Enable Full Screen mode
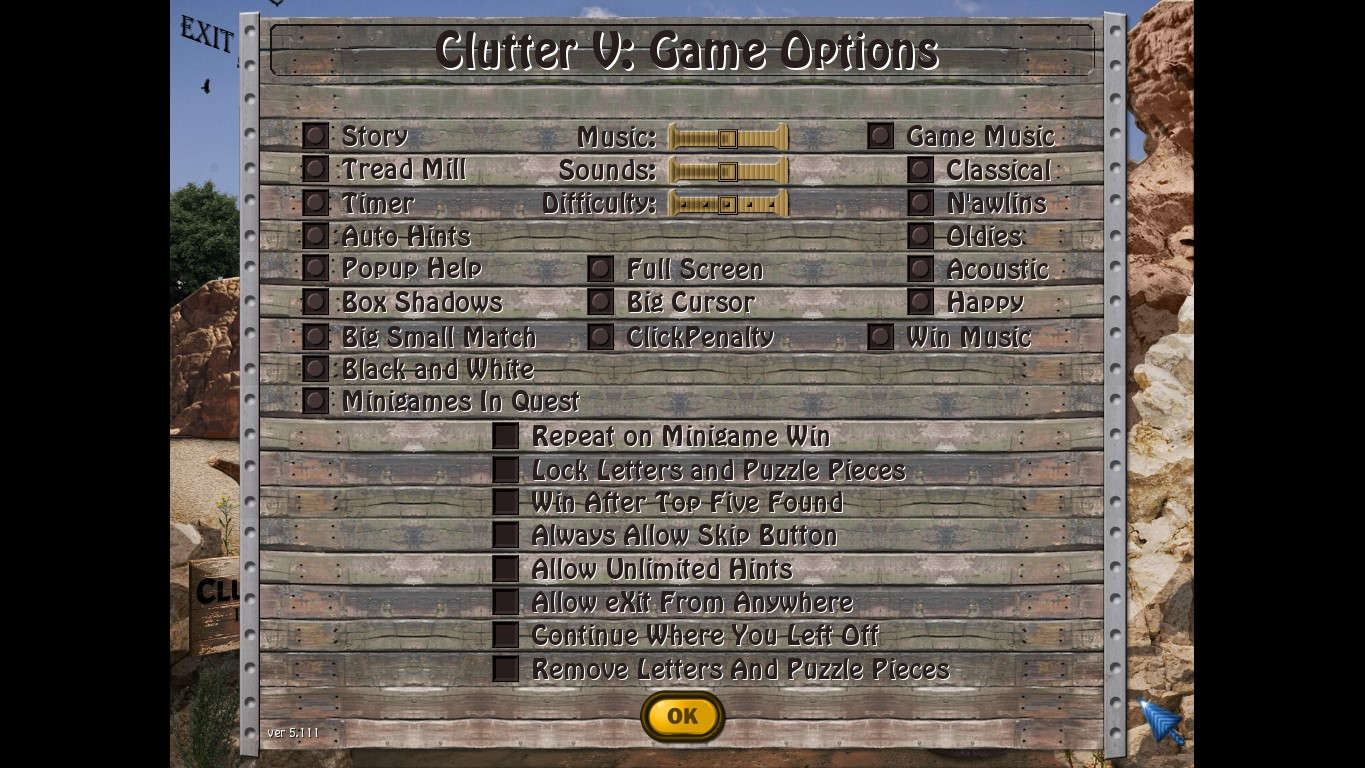Screen dimensions: 1365x768 coord(600,268)
